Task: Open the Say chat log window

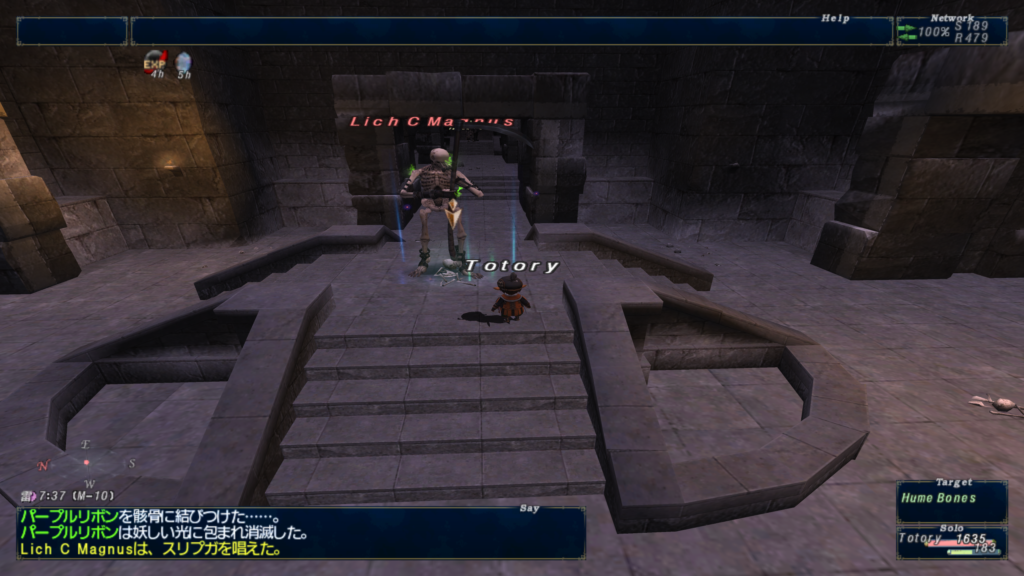Action: [300, 532]
